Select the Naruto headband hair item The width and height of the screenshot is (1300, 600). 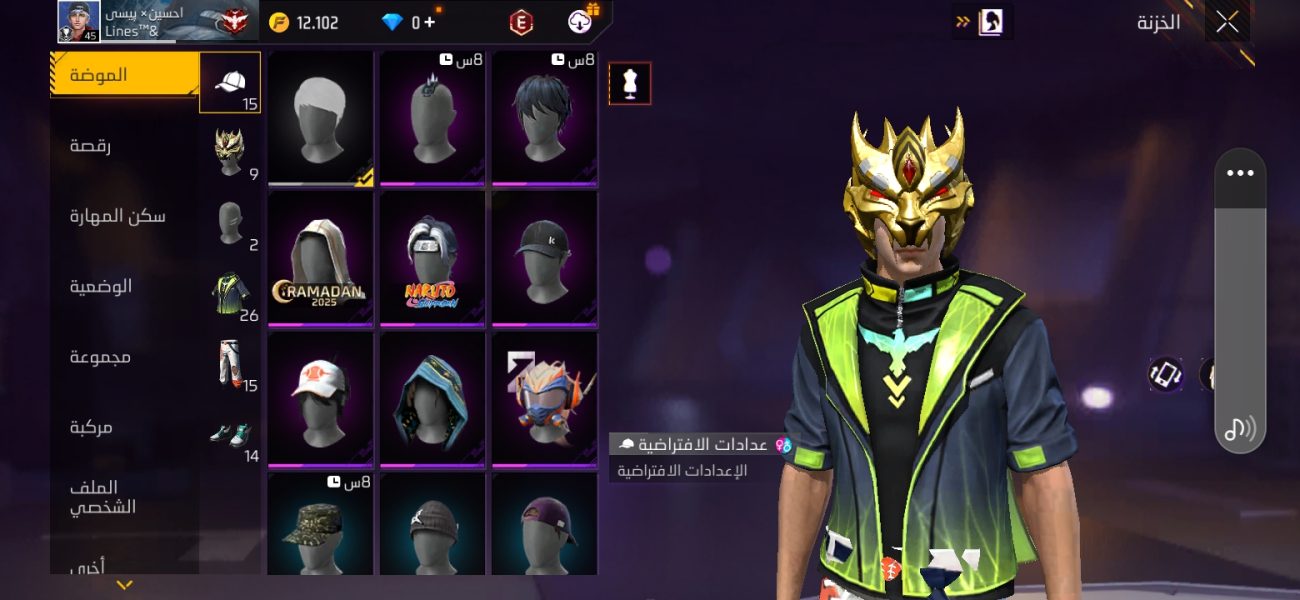433,258
